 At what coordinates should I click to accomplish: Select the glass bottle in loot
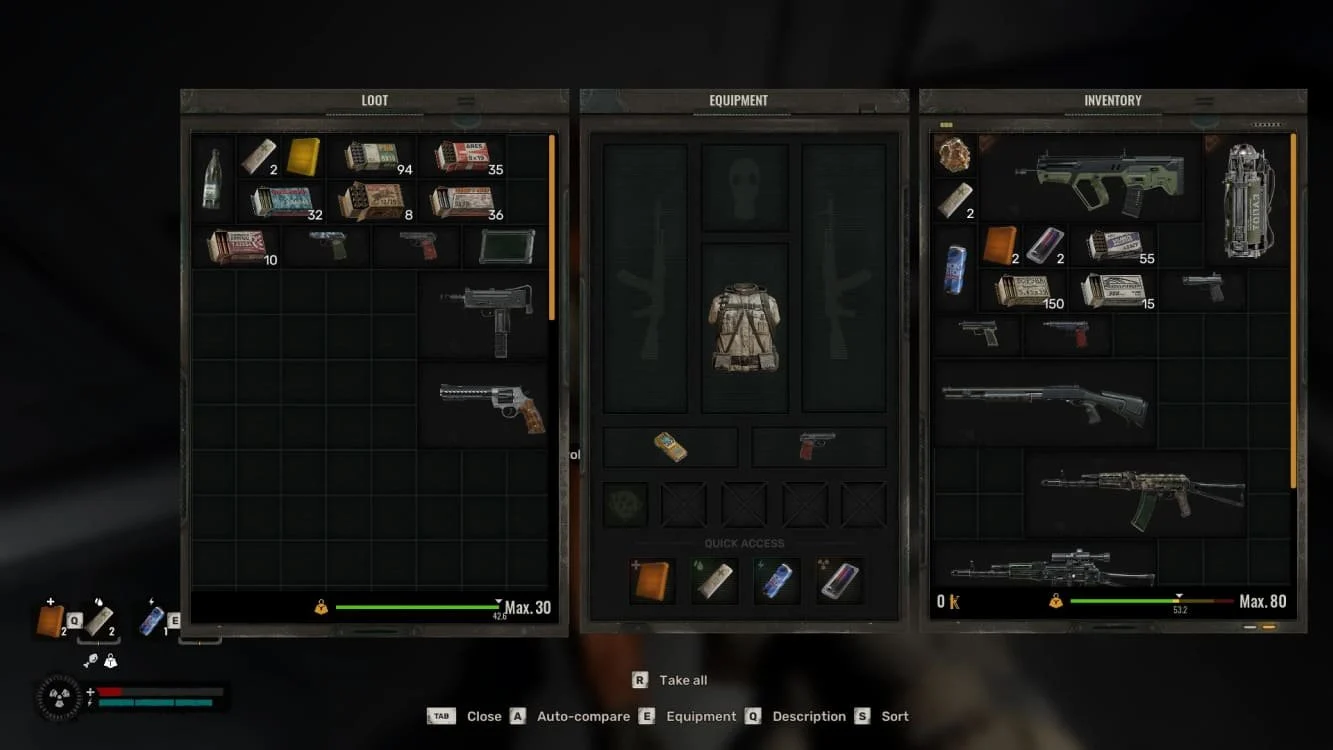[x=212, y=180]
